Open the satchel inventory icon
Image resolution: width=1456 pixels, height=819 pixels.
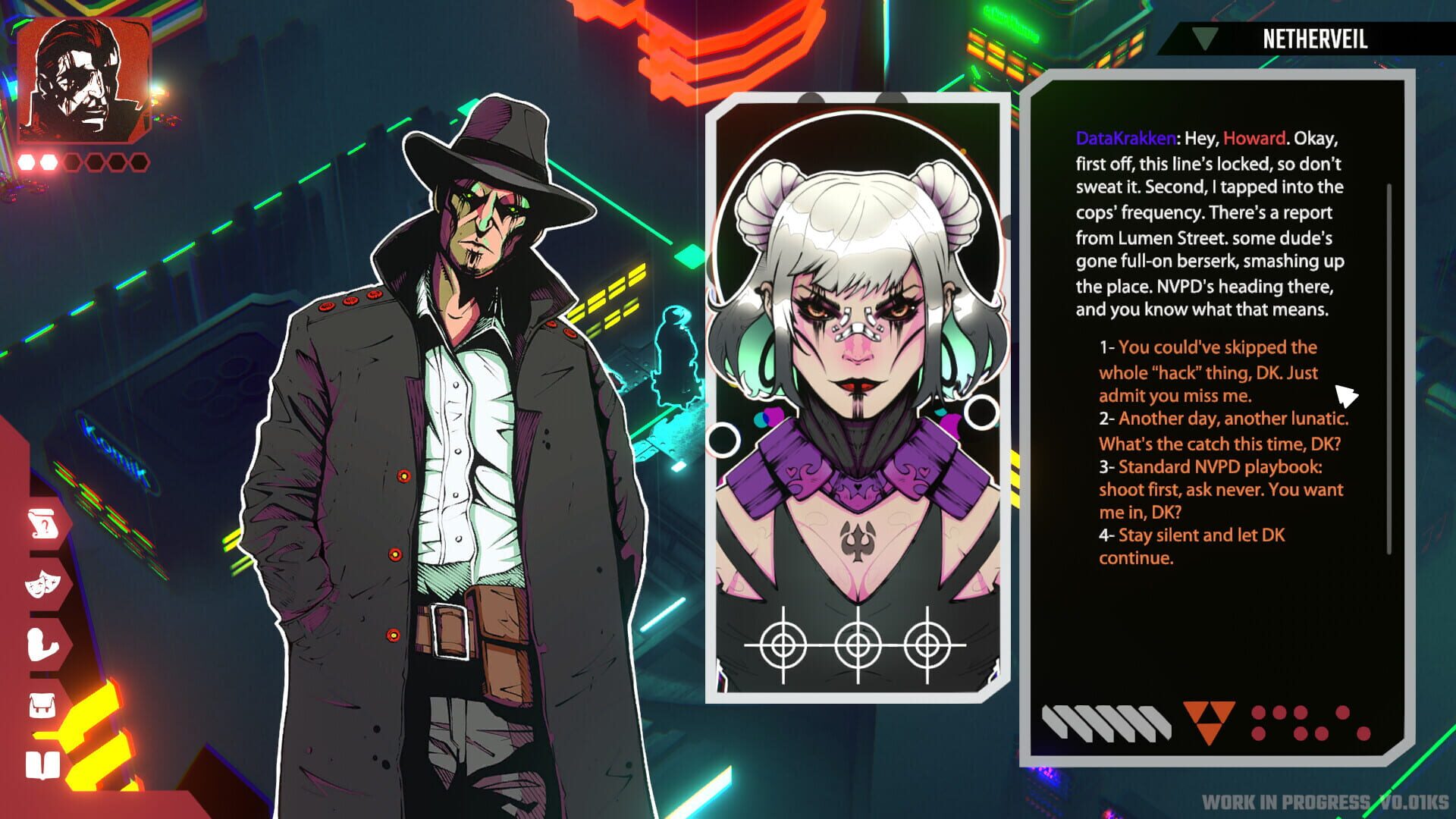42,705
